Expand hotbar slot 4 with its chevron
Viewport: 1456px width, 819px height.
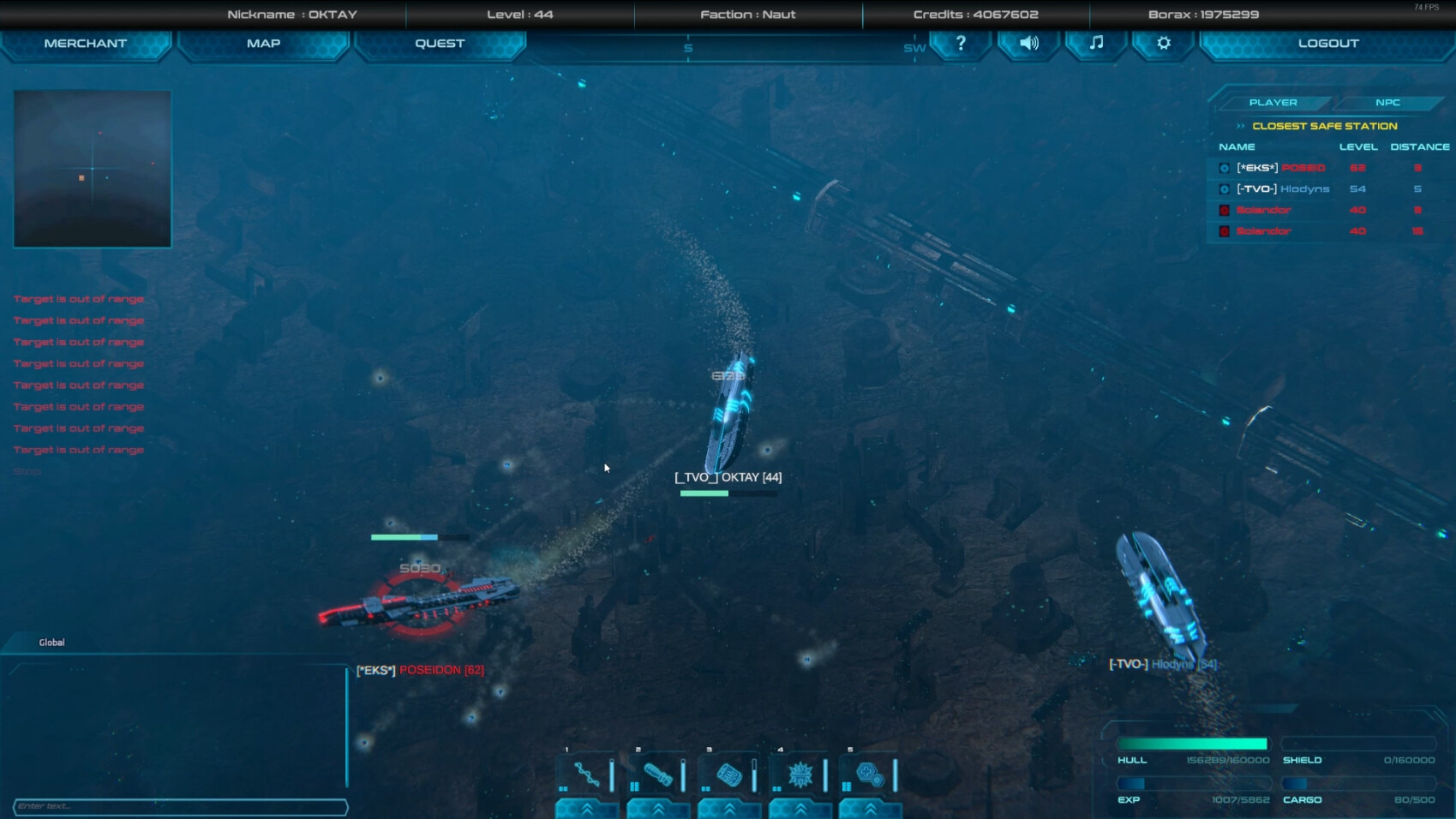coord(800,806)
